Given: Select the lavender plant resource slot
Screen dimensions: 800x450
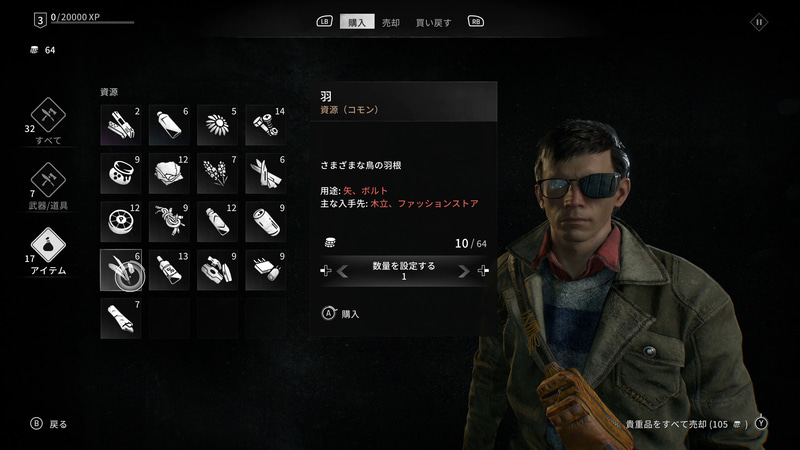Looking at the screenshot, I should [x=218, y=173].
